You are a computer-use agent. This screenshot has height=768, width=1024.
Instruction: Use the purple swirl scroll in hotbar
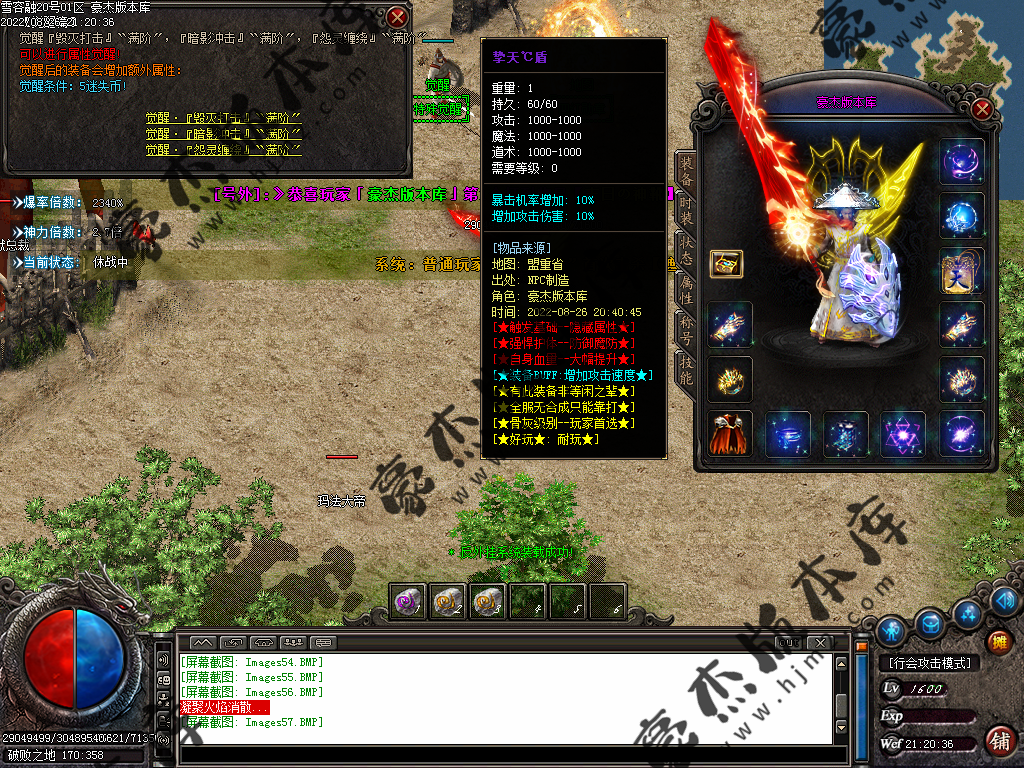click(408, 601)
